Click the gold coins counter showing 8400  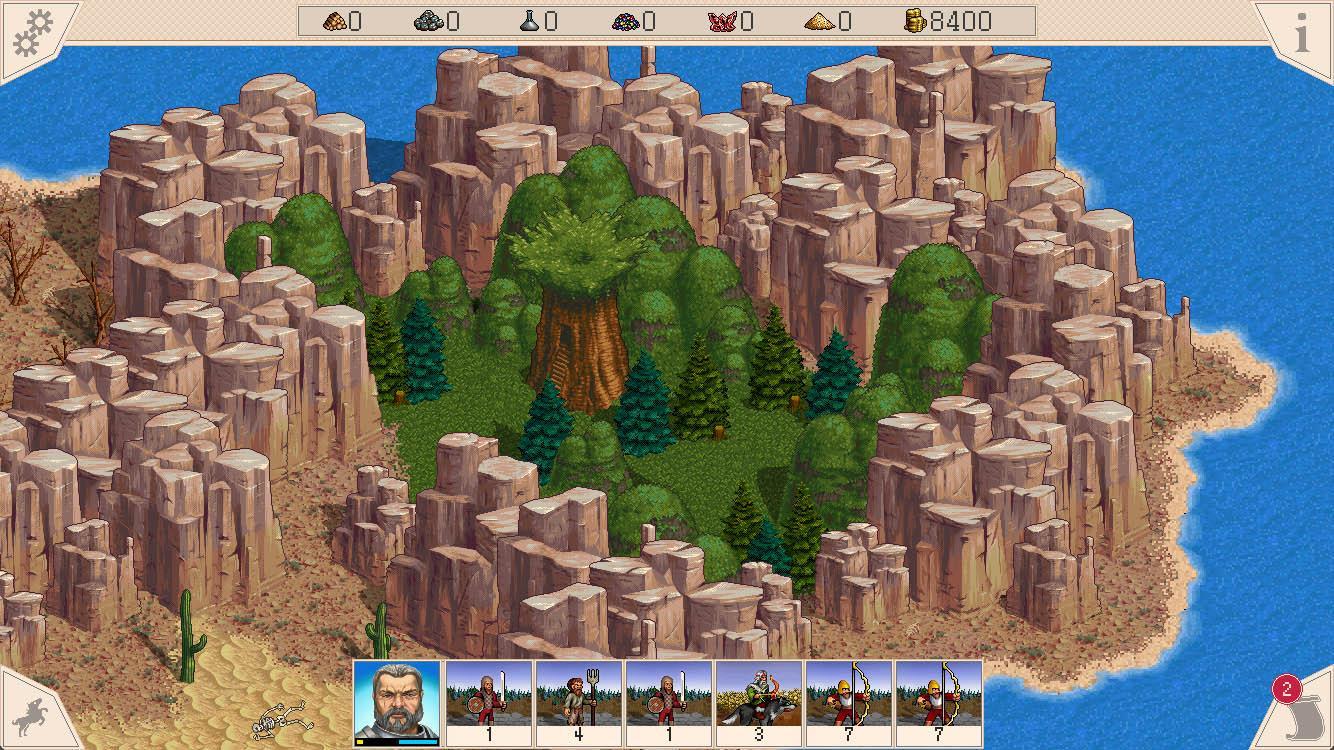pyautogui.click(x=945, y=21)
